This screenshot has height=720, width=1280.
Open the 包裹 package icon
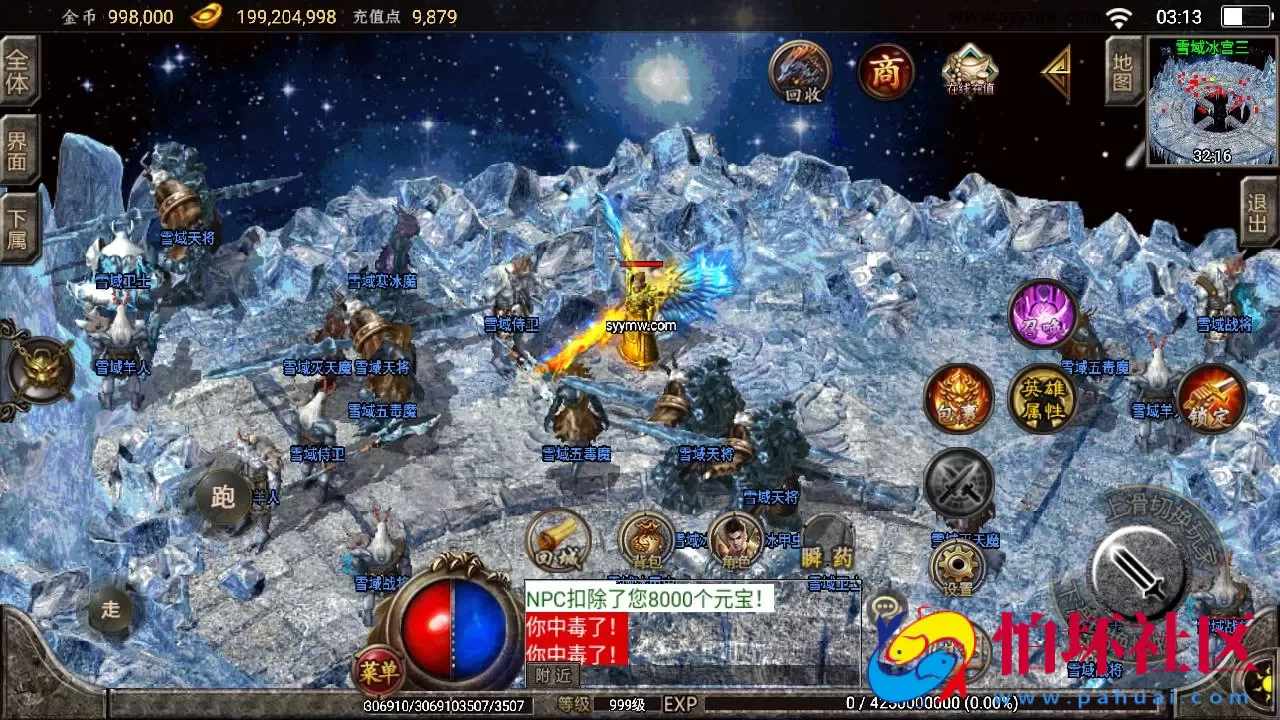[958, 398]
